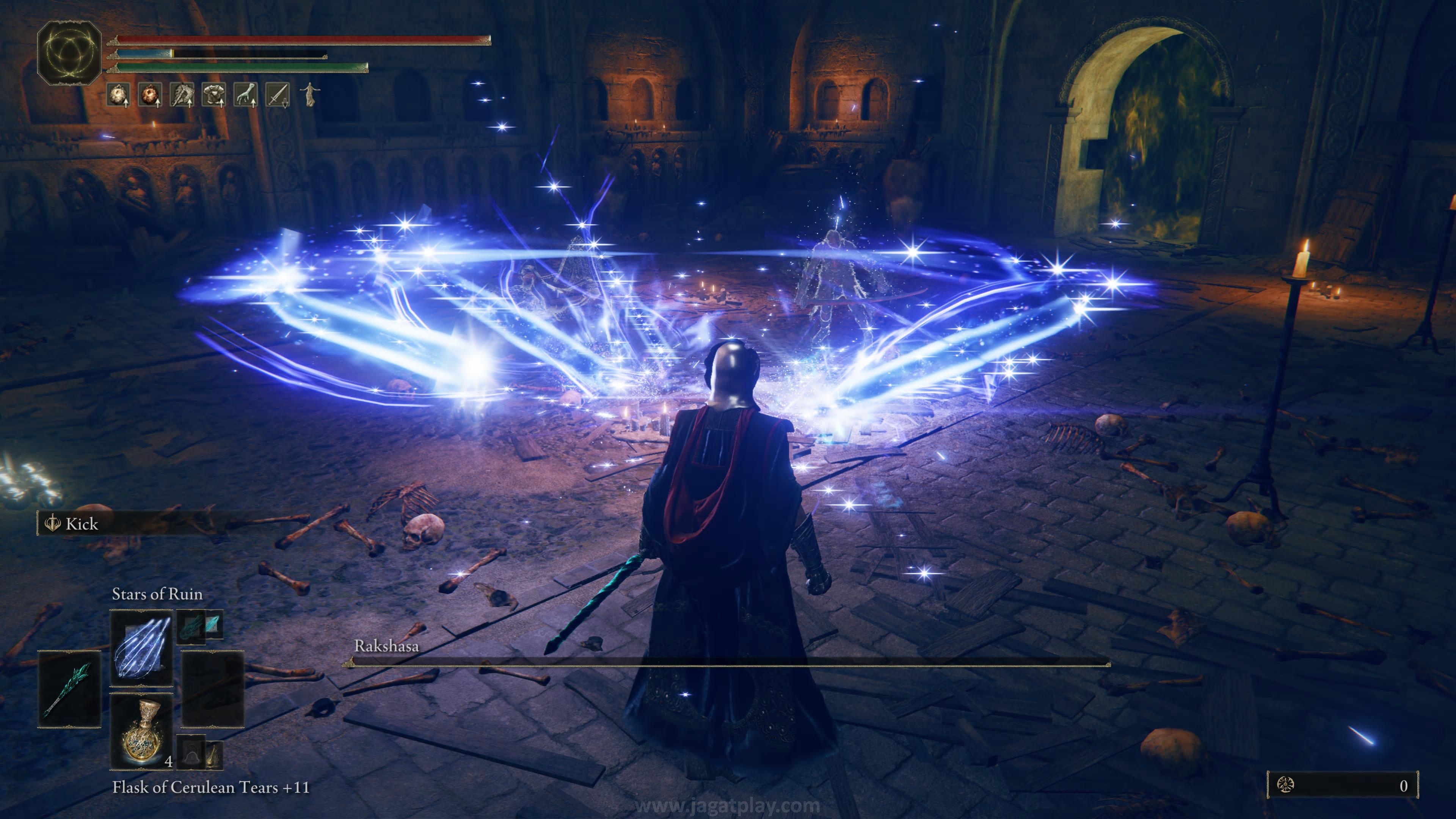
Task: Inspect the sword with down-arrow debuff icon
Action: 277,95
